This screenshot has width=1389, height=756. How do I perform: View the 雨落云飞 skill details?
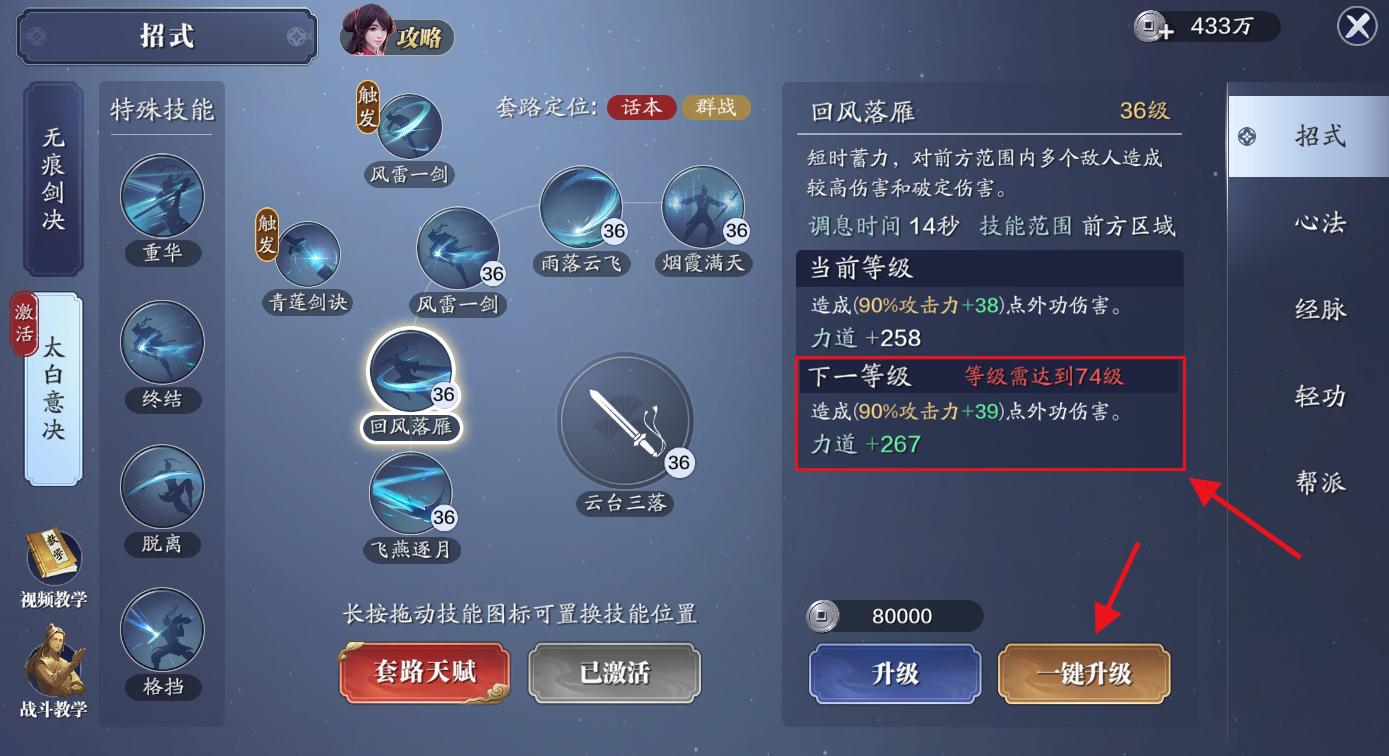click(x=581, y=210)
